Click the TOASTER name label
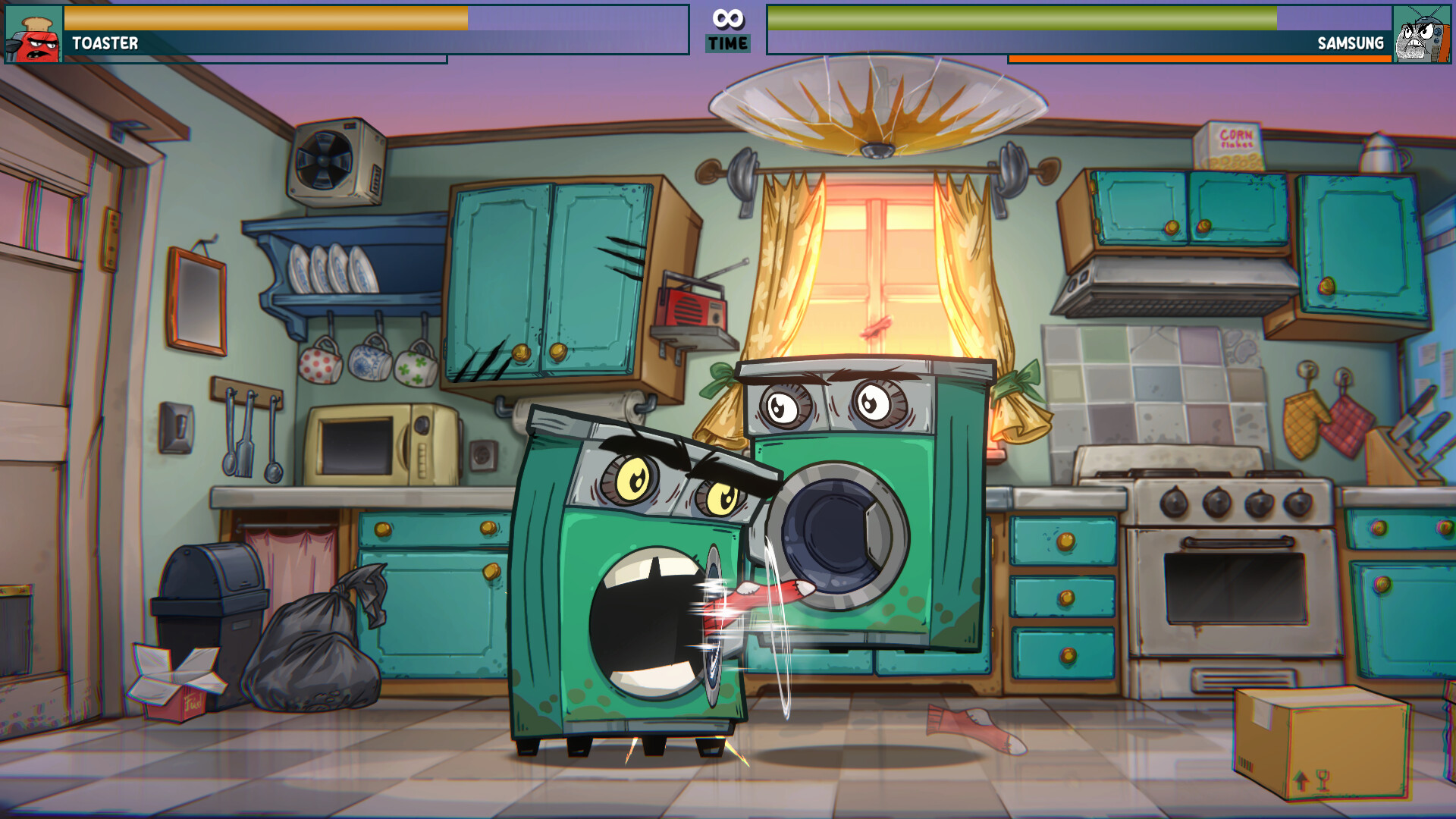The width and height of the screenshot is (1456, 819). click(105, 45)
